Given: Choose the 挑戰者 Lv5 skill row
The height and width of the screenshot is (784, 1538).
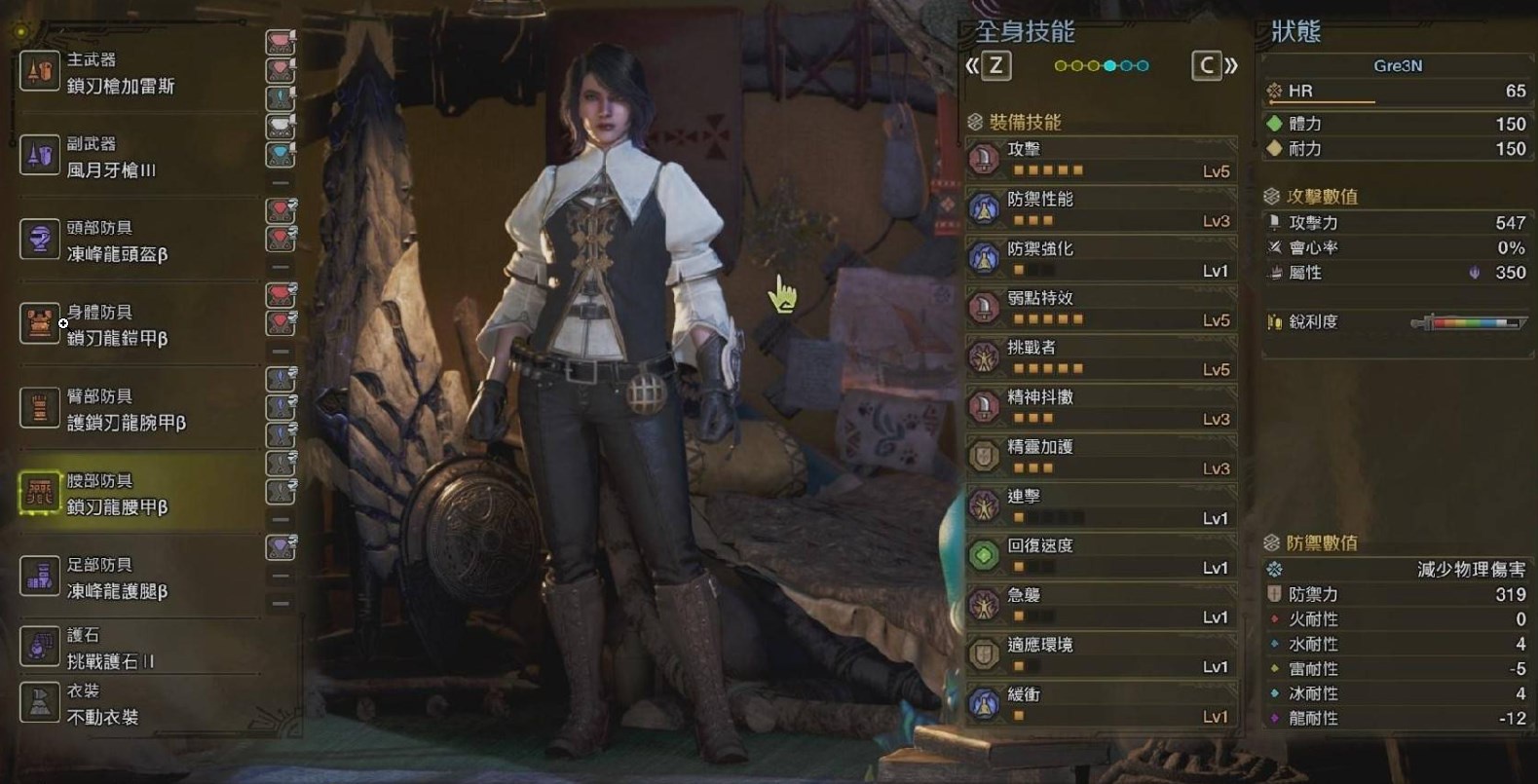Looking at the screenshot, I should click(x=1101, y=358).
